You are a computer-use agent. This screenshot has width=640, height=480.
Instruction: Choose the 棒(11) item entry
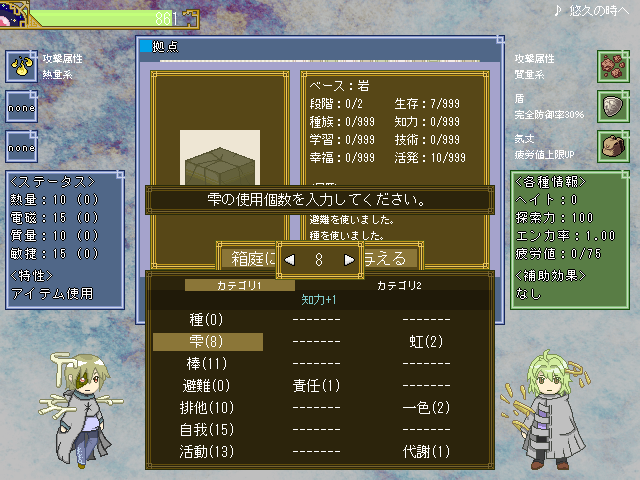pos(208,364)
